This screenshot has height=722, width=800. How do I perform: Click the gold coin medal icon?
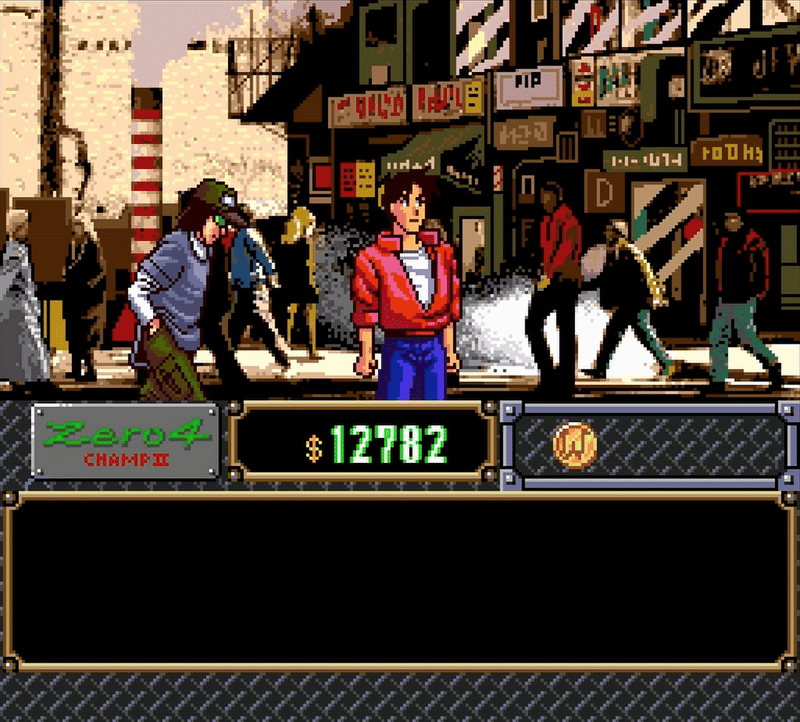pyautogui.click(x=574, y=443)
